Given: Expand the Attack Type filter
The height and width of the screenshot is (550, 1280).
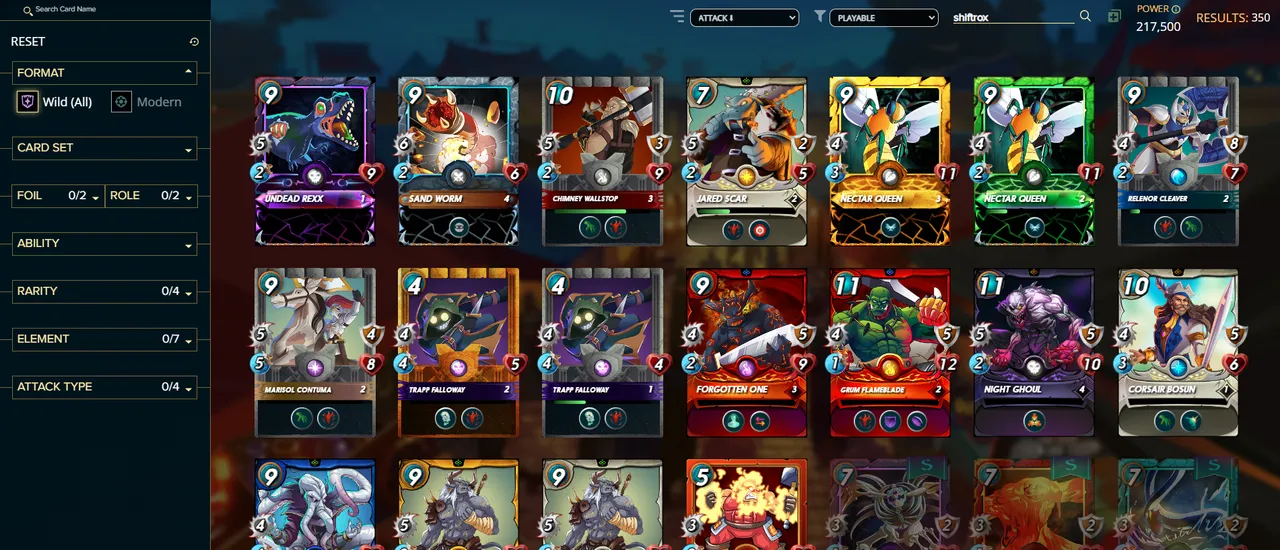Looking at the screenshot, I should (104, 387).
